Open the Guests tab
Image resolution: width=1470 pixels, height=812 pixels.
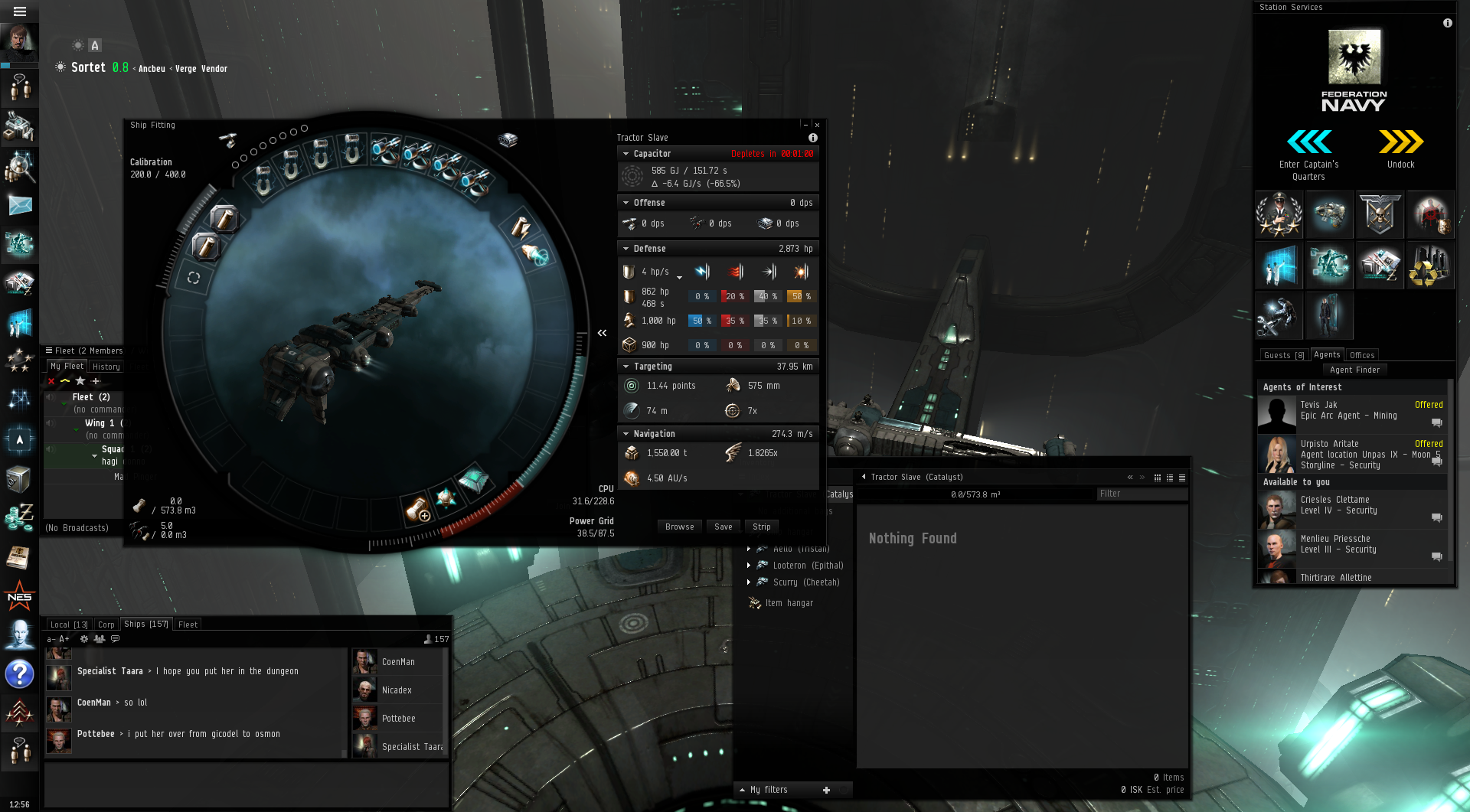(x=1283, y=355)
